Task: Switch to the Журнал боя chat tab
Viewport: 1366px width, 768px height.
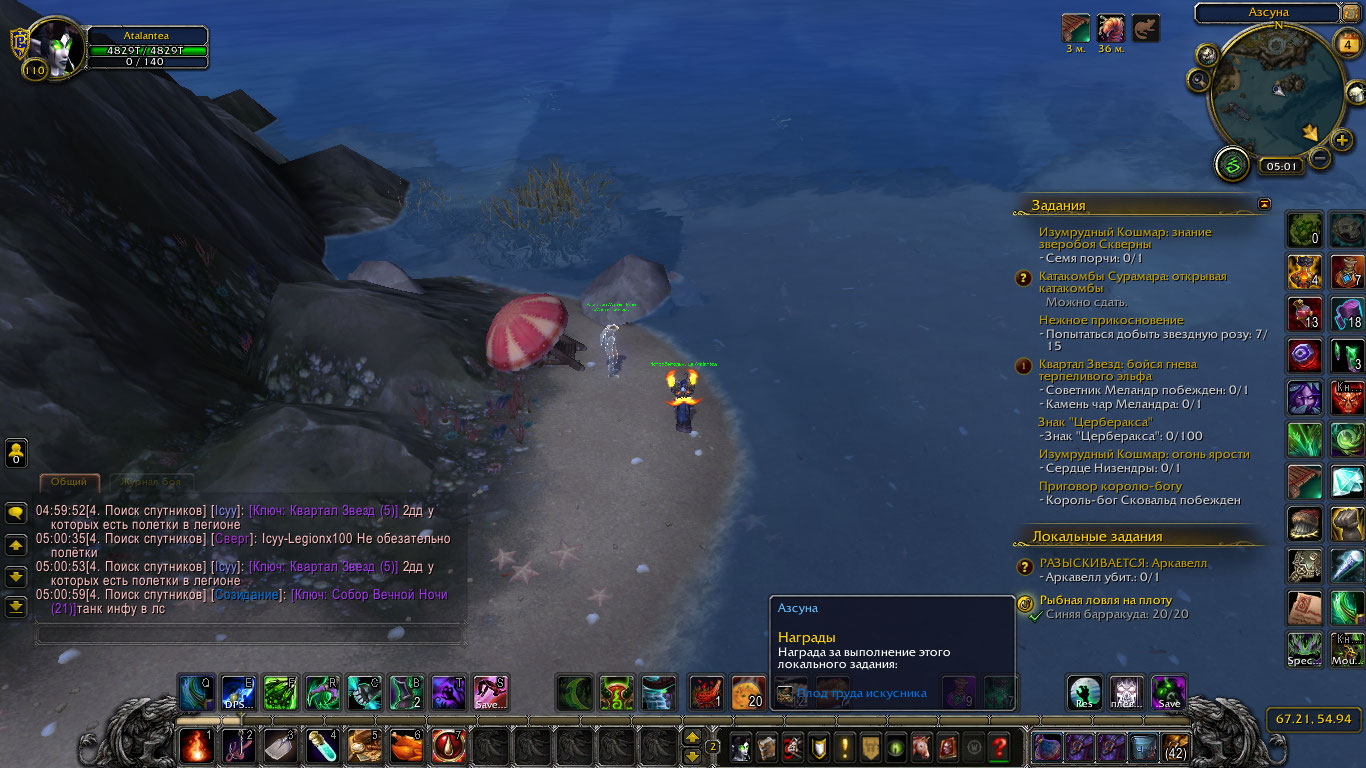Action: (x=152, y=482)
